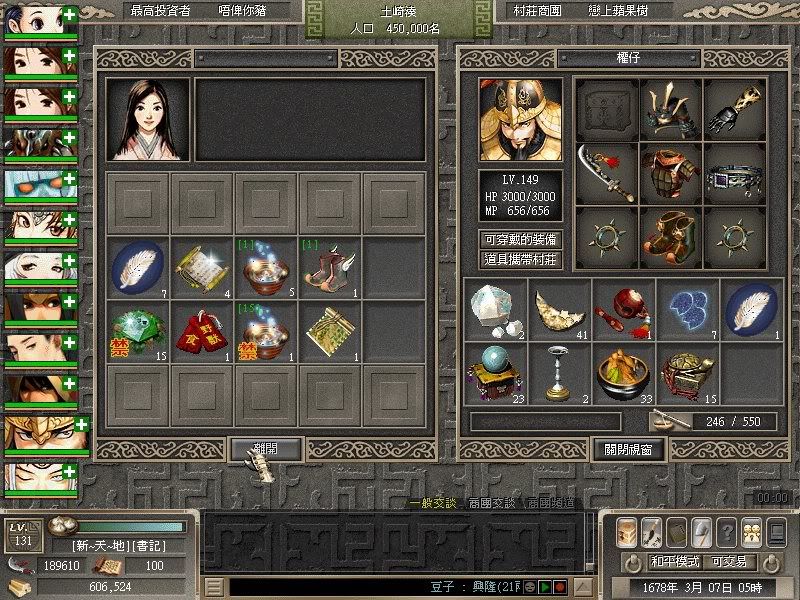The height and width of the screenshot is (600, 800).
Task: Show wearable equipment via 可穿戴的裝備
Action: point(520,240)
